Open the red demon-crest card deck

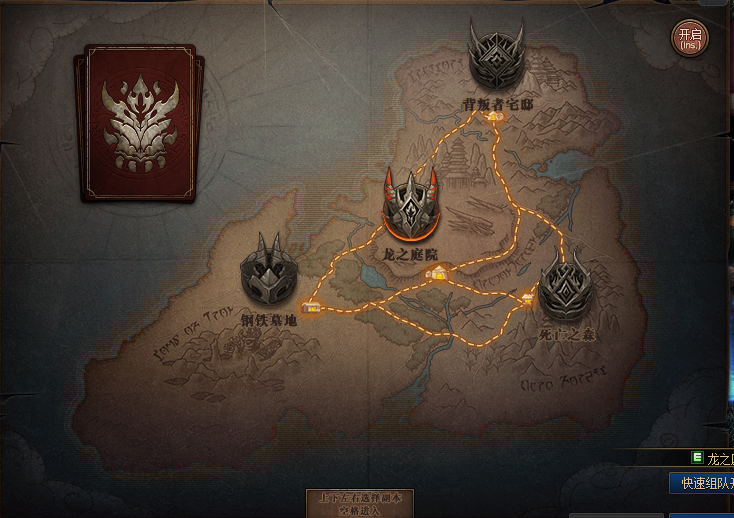point(139,123)
